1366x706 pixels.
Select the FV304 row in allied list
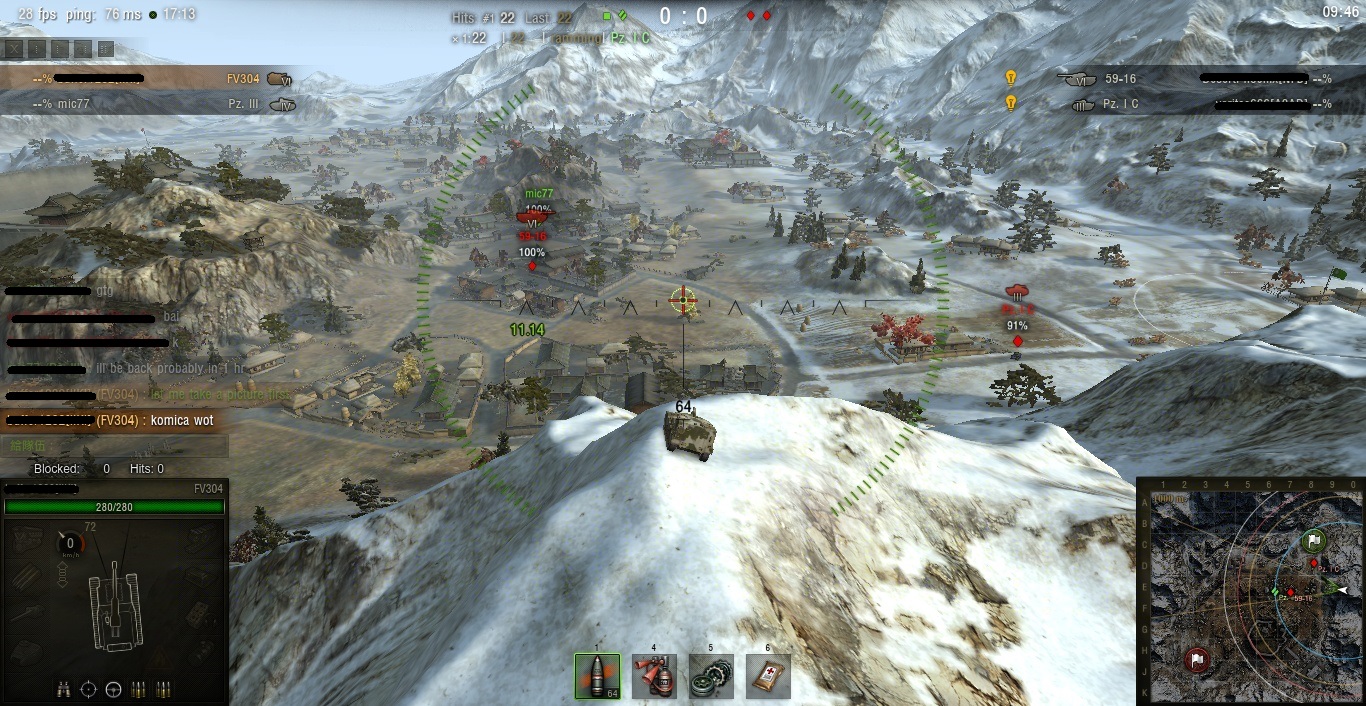point(150,78)
